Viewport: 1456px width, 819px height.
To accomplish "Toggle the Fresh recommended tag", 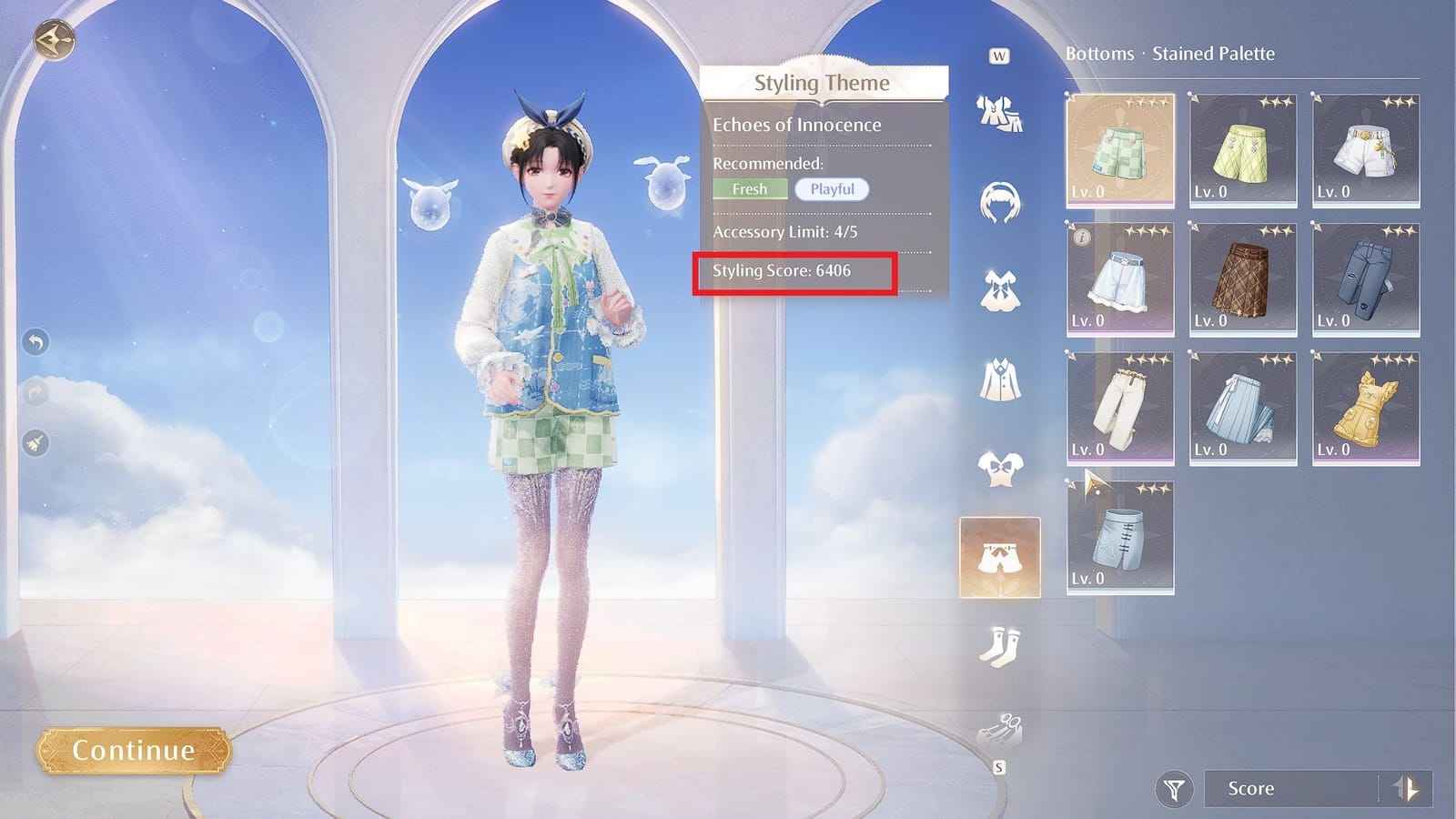I will pyautogui.click(x=750, y=188).
